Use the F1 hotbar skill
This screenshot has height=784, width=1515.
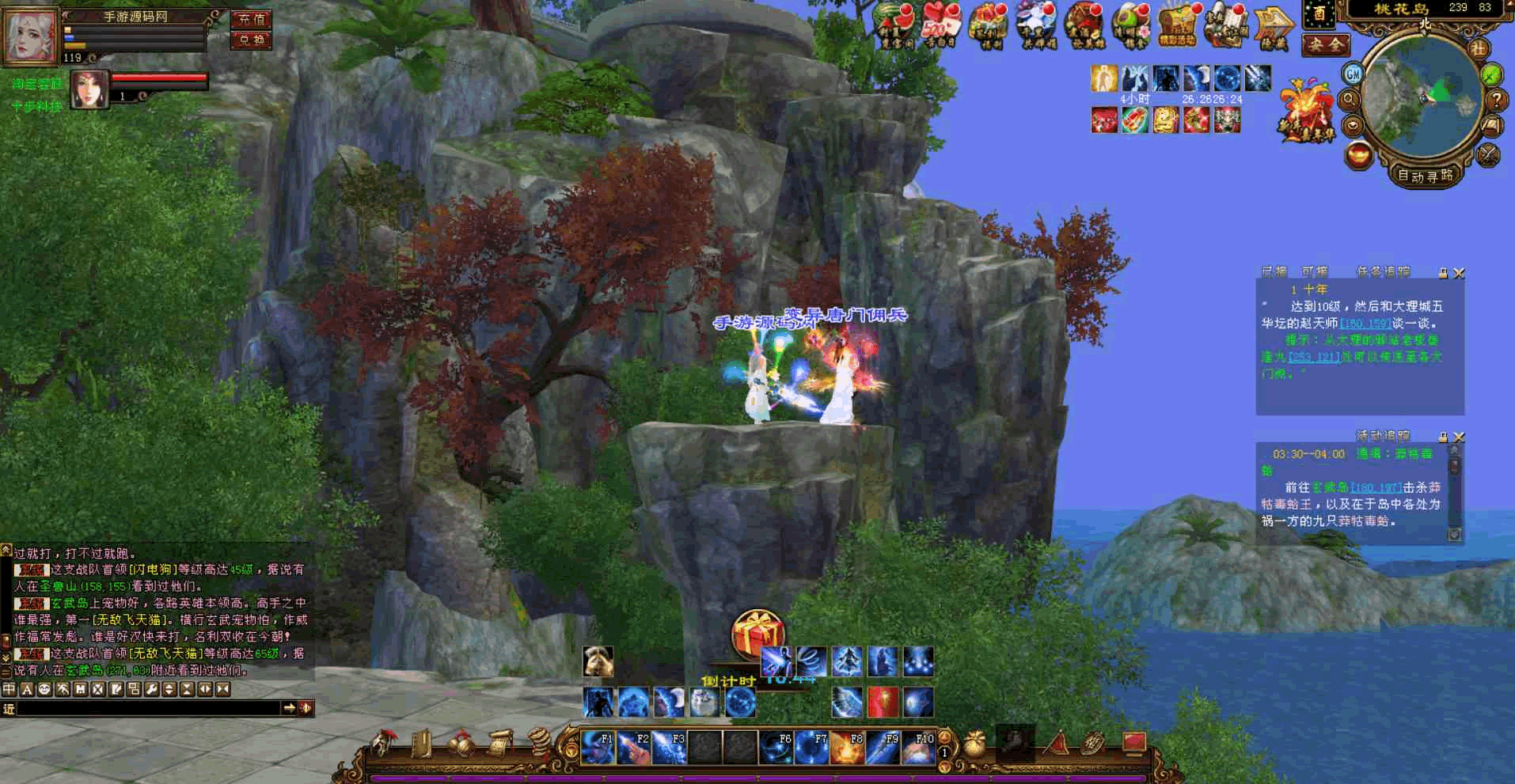(x=598, y=748)
